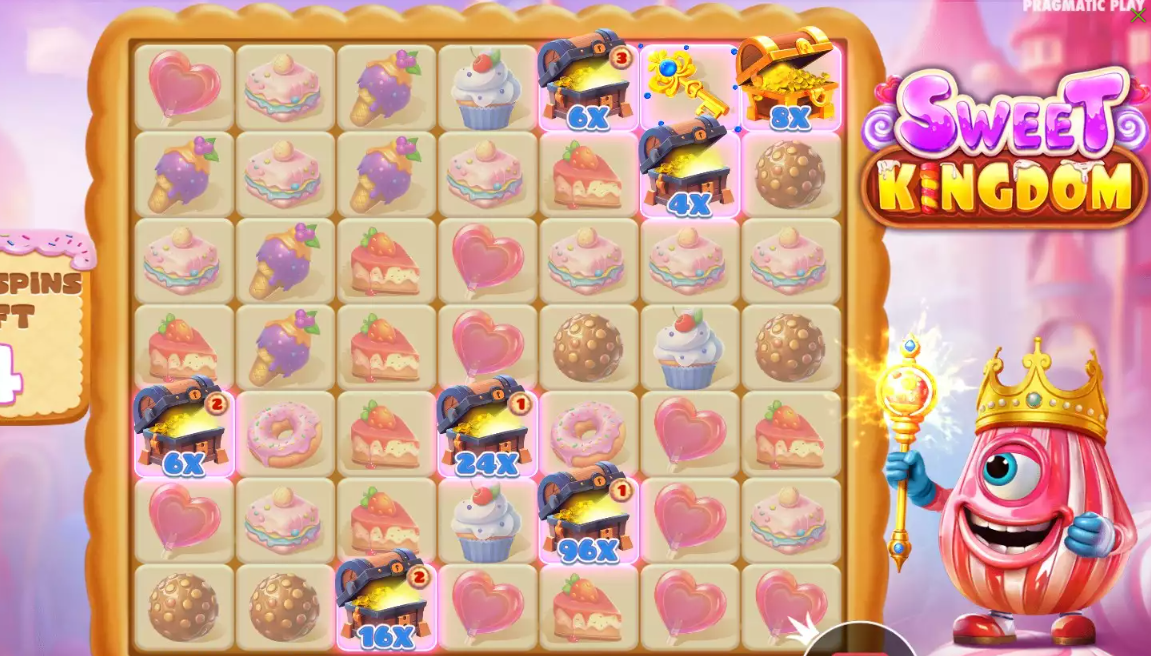
Task: Close the game with the green X
Action: (x=1138, y=16)
